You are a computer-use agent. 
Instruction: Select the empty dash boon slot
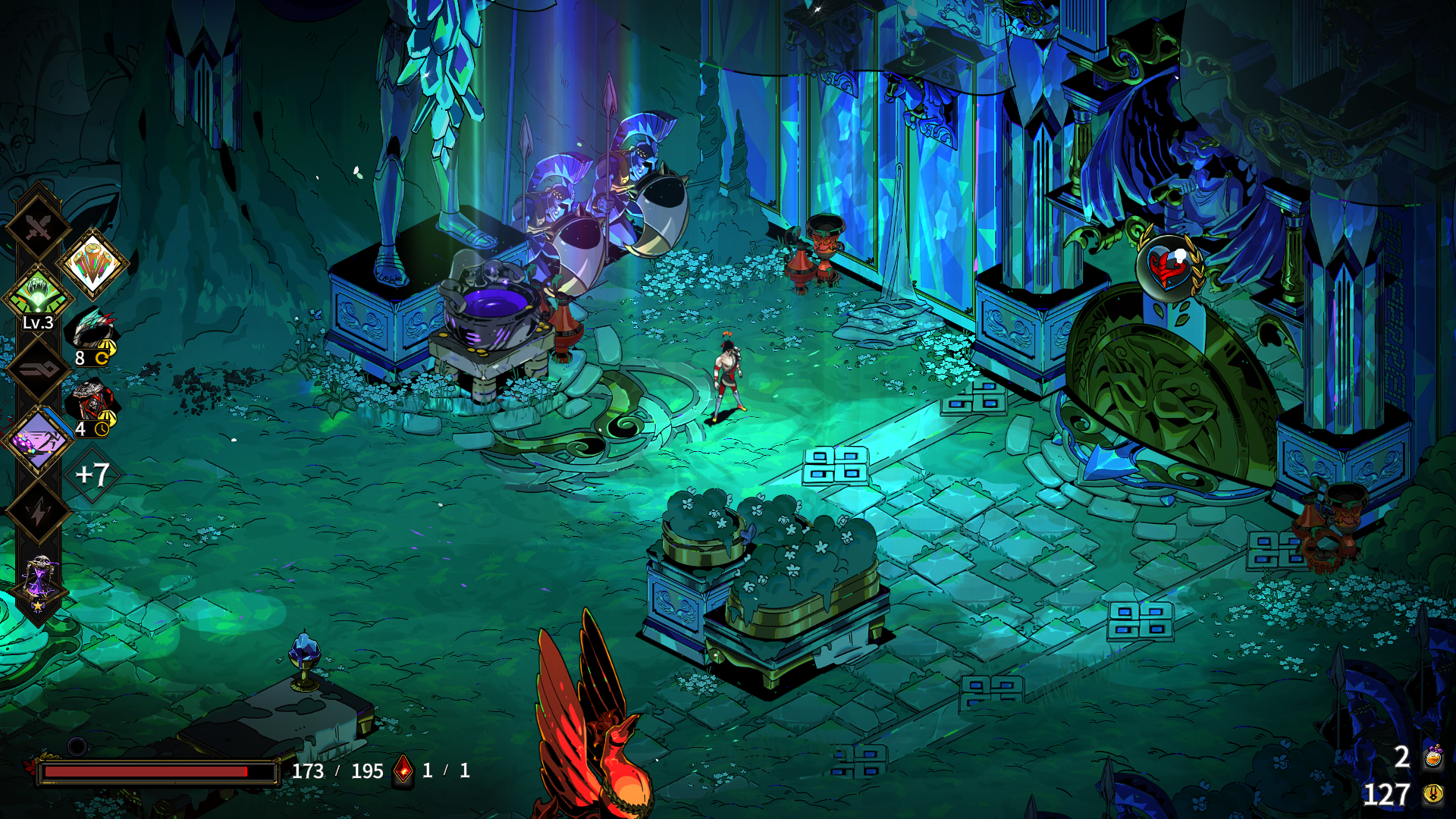pyautogui.click(x=38, y=369)
